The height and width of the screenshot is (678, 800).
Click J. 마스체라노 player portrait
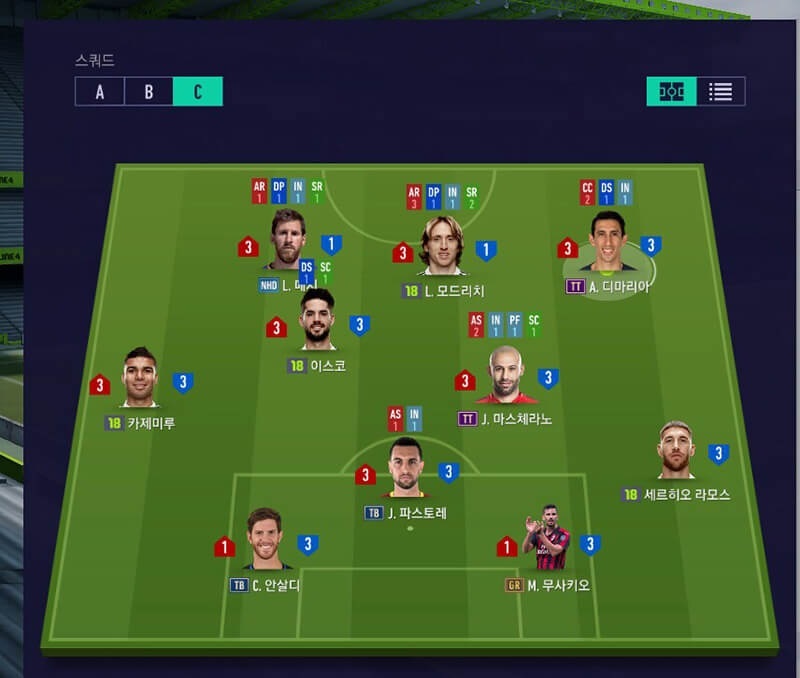pos(505,376)
